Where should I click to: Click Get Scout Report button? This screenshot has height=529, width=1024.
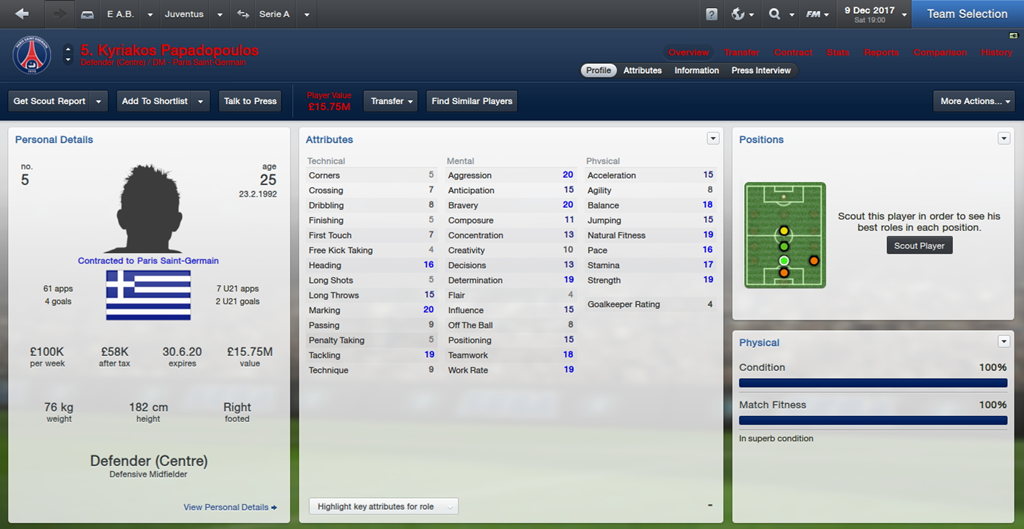click(49, 101)
